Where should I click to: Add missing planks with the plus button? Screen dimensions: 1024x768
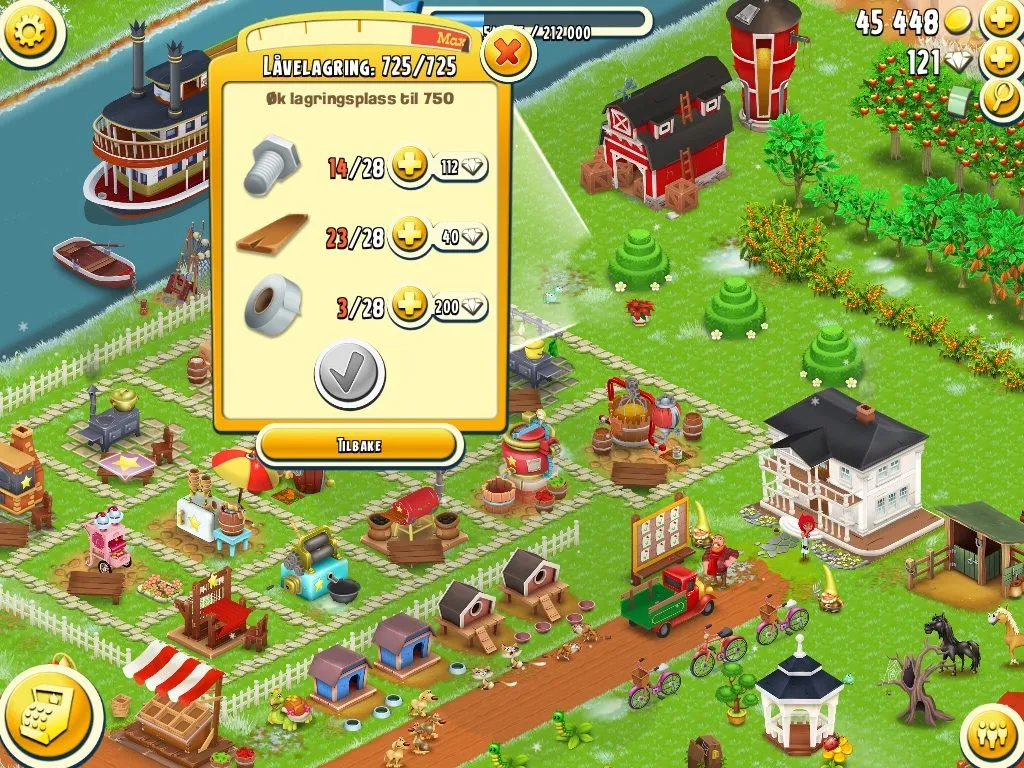tap(408, 237)
